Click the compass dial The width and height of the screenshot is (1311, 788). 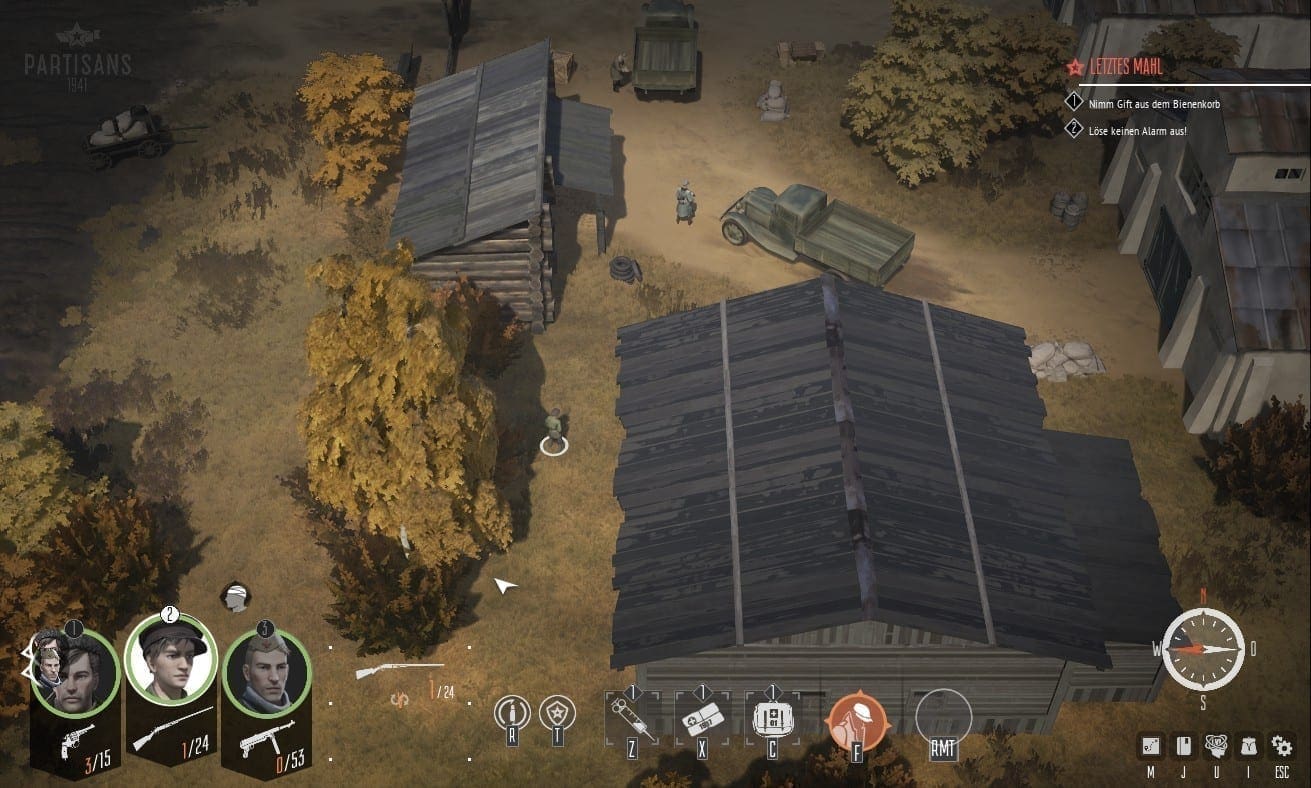pyautogui.click(x=1203, y=649)
